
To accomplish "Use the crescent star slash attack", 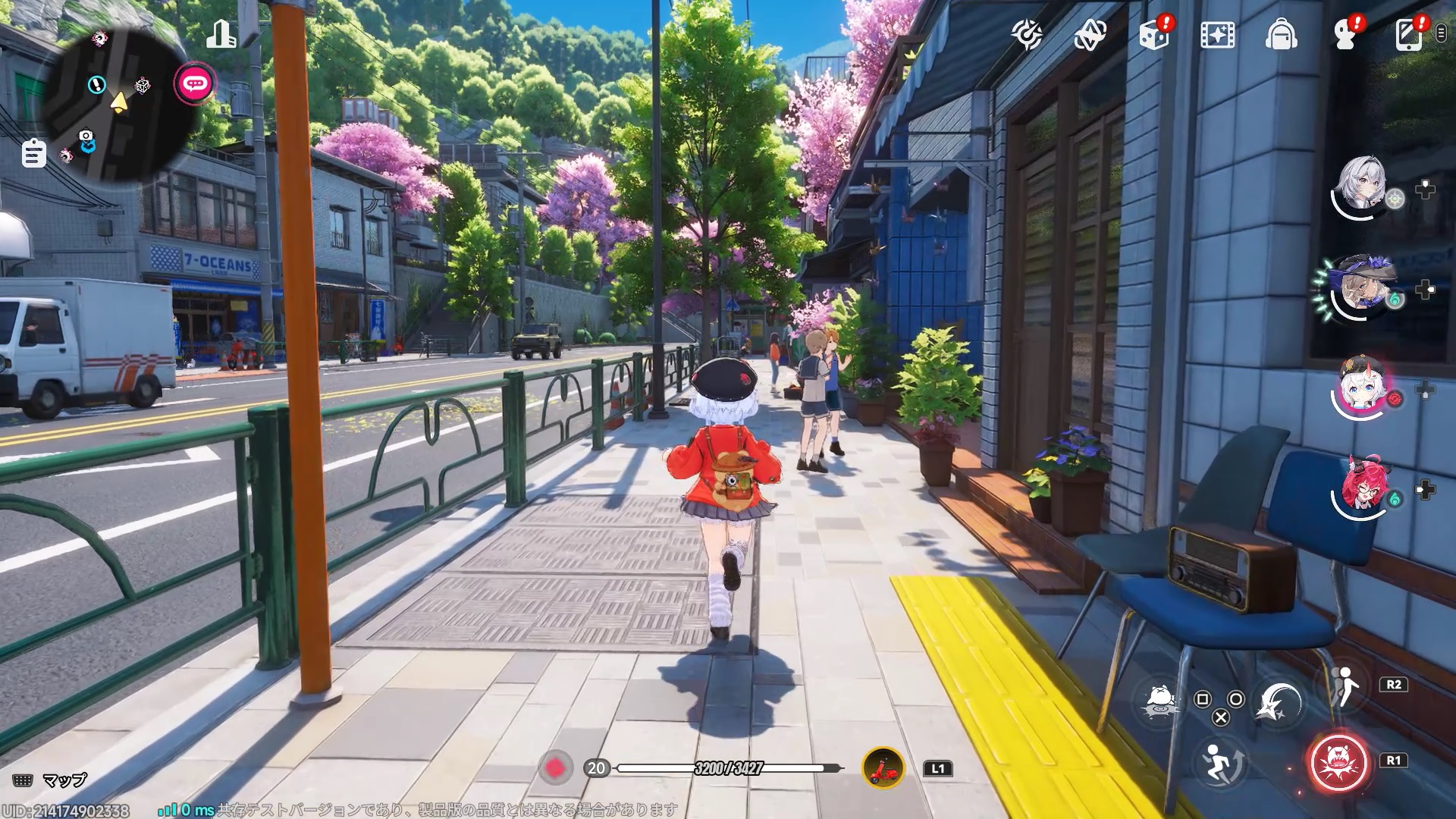I will [x=1279, y=701].
